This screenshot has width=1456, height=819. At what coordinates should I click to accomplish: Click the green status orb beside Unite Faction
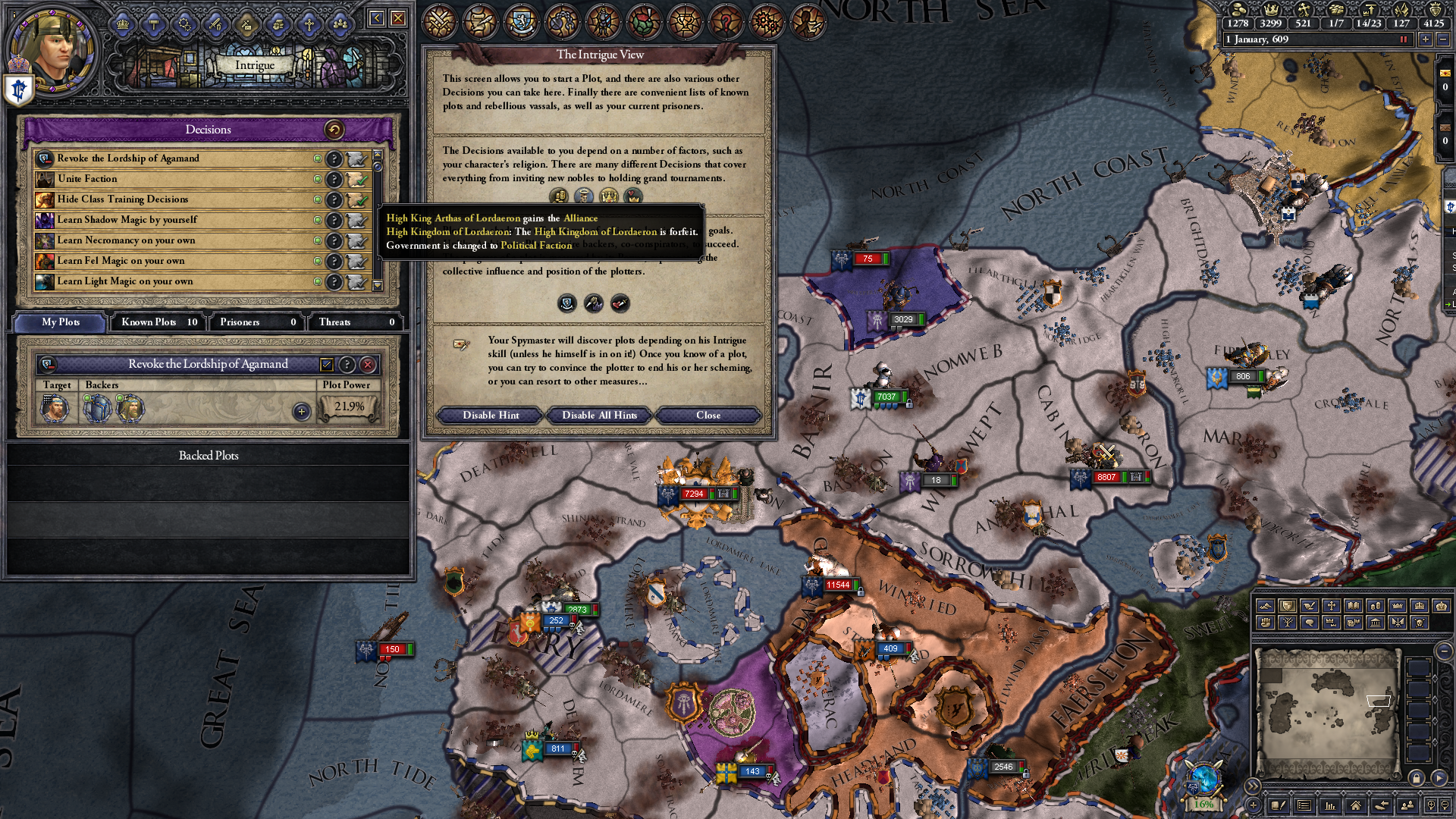coord(319,179)
